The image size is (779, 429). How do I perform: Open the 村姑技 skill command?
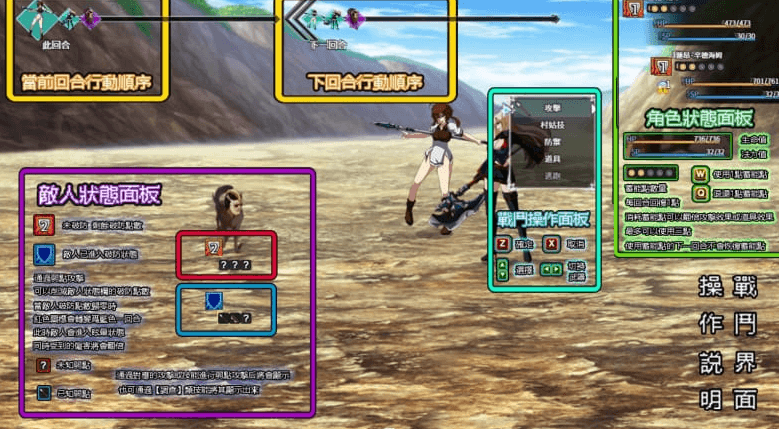[552, 123]
